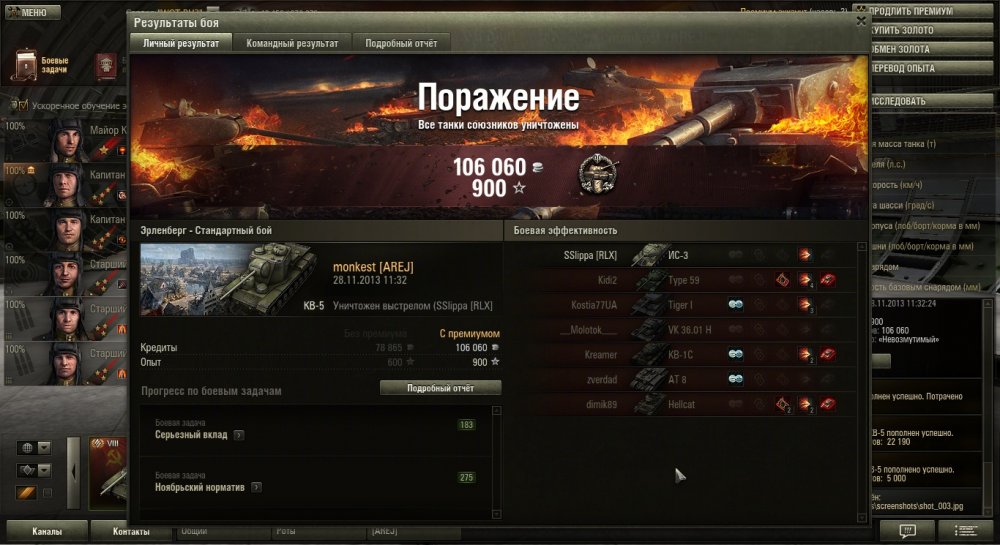Open the Контакты list
The image size is (1000, 545).
pos(131,531)
